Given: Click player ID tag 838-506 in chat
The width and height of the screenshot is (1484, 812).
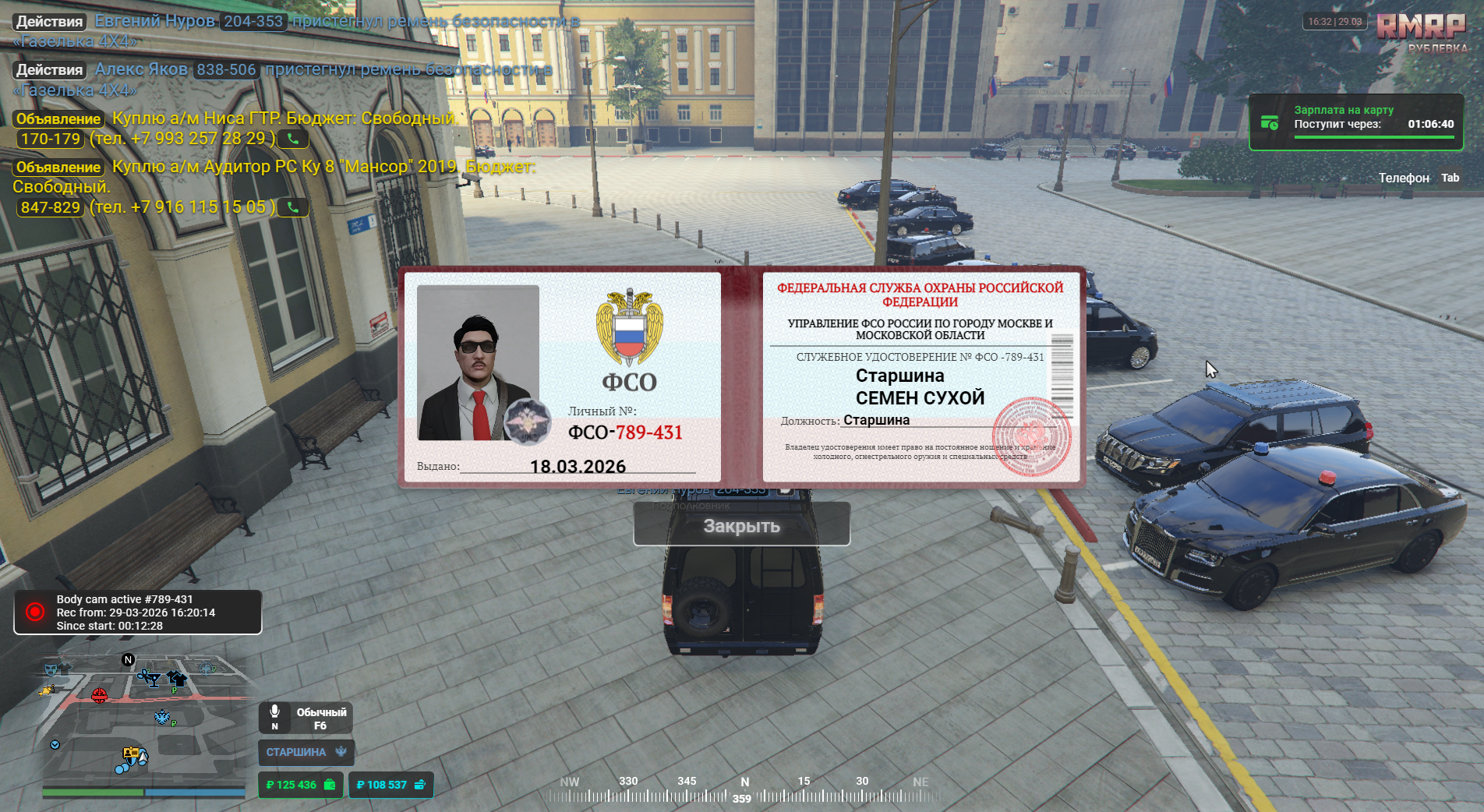Looking at the screenshot, I should [x=226, y=70].
